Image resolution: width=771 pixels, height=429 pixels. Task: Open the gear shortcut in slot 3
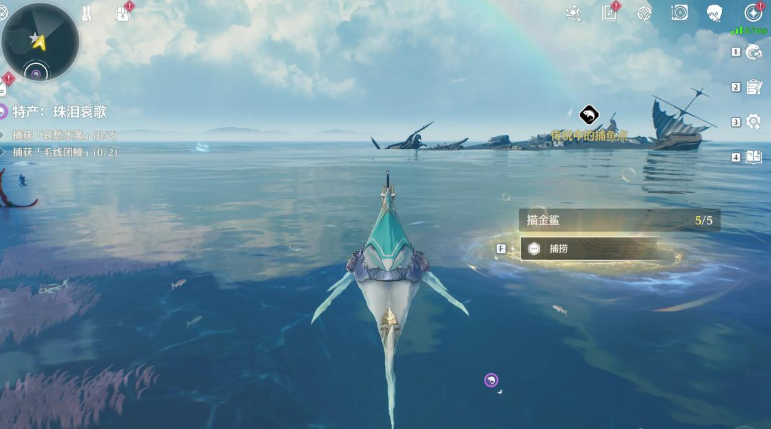pos(753,122)
